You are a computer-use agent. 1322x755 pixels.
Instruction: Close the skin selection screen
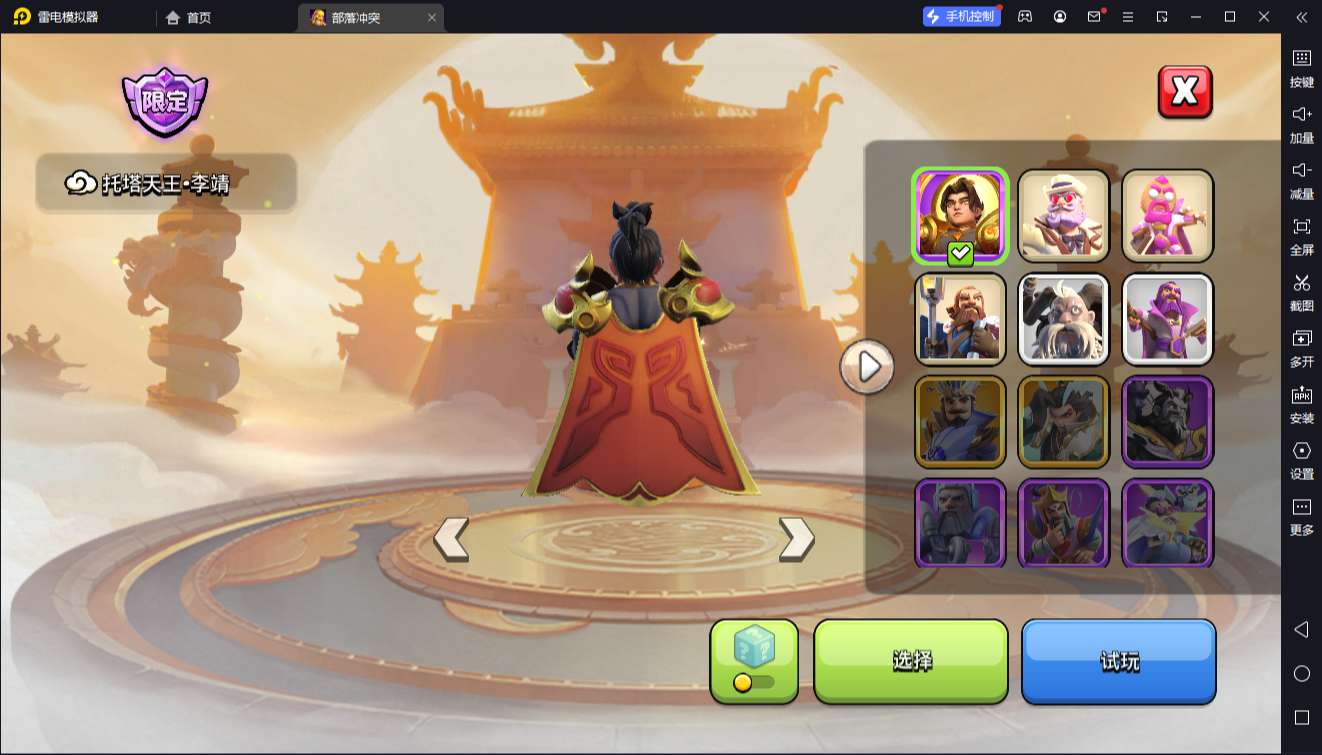(1185, 92)
